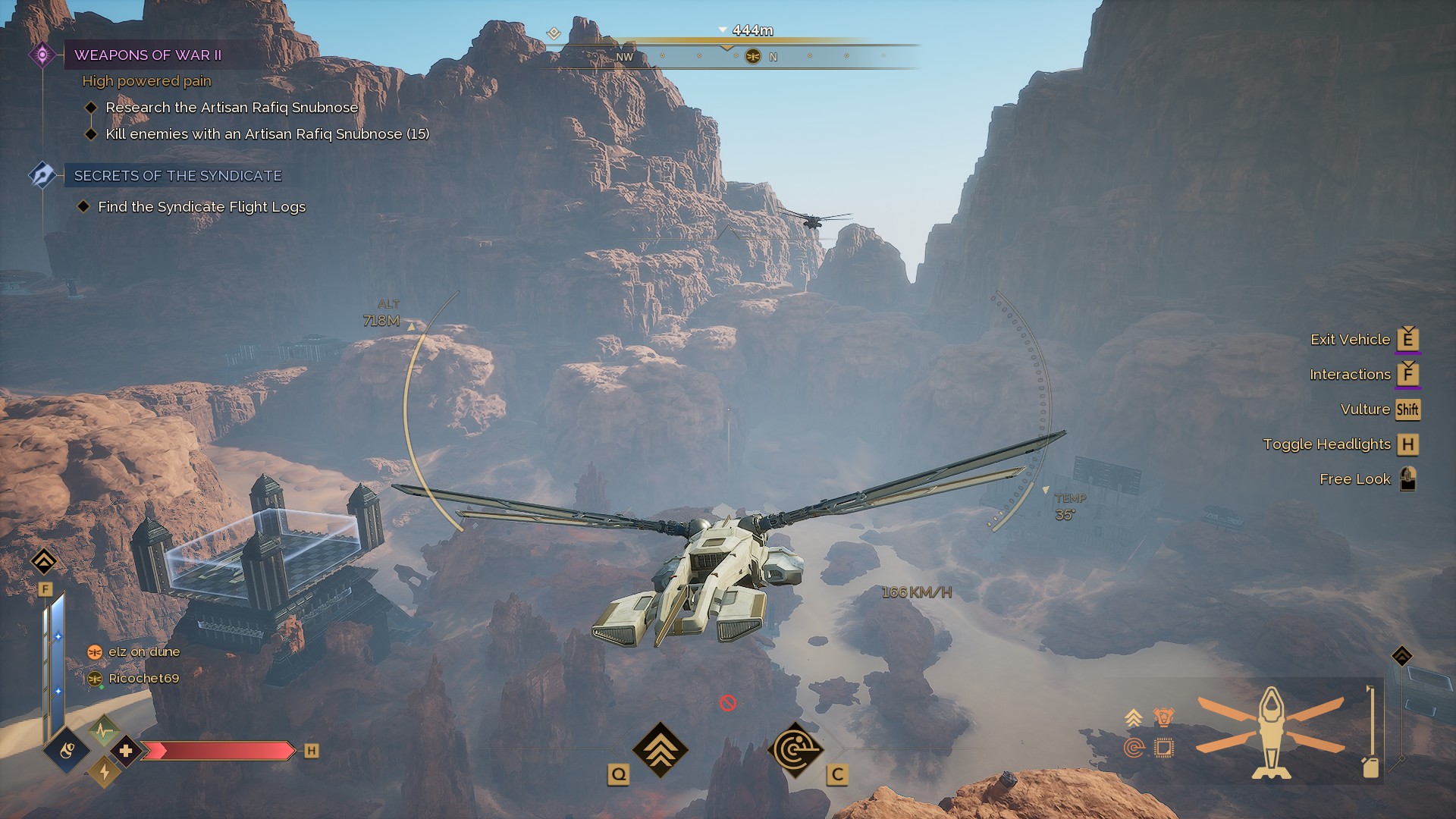
Task: Click the vehicle chip module icon
Action: (x=1163, y=748)
